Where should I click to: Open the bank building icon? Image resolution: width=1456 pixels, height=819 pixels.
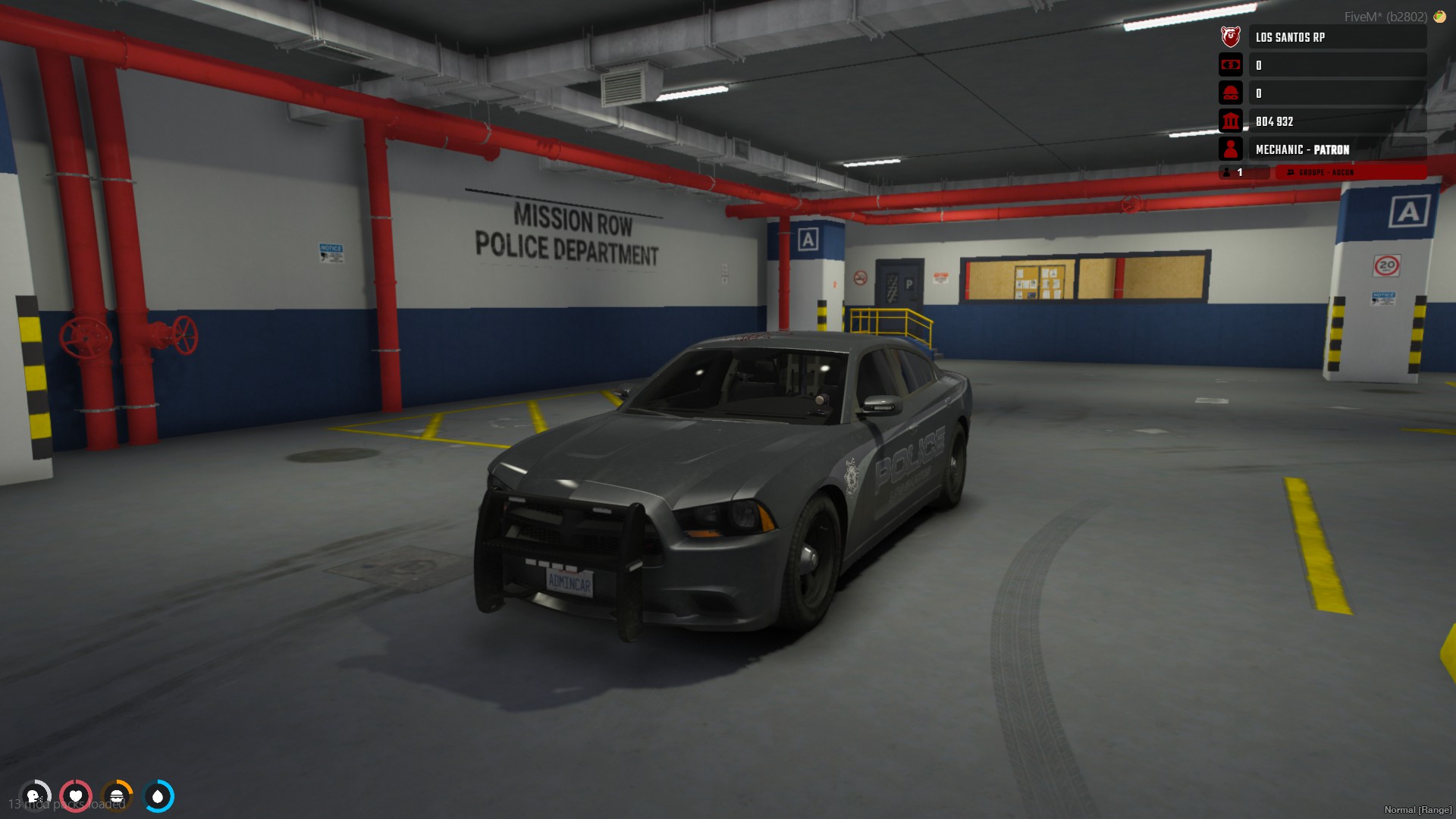[1230, 121]
